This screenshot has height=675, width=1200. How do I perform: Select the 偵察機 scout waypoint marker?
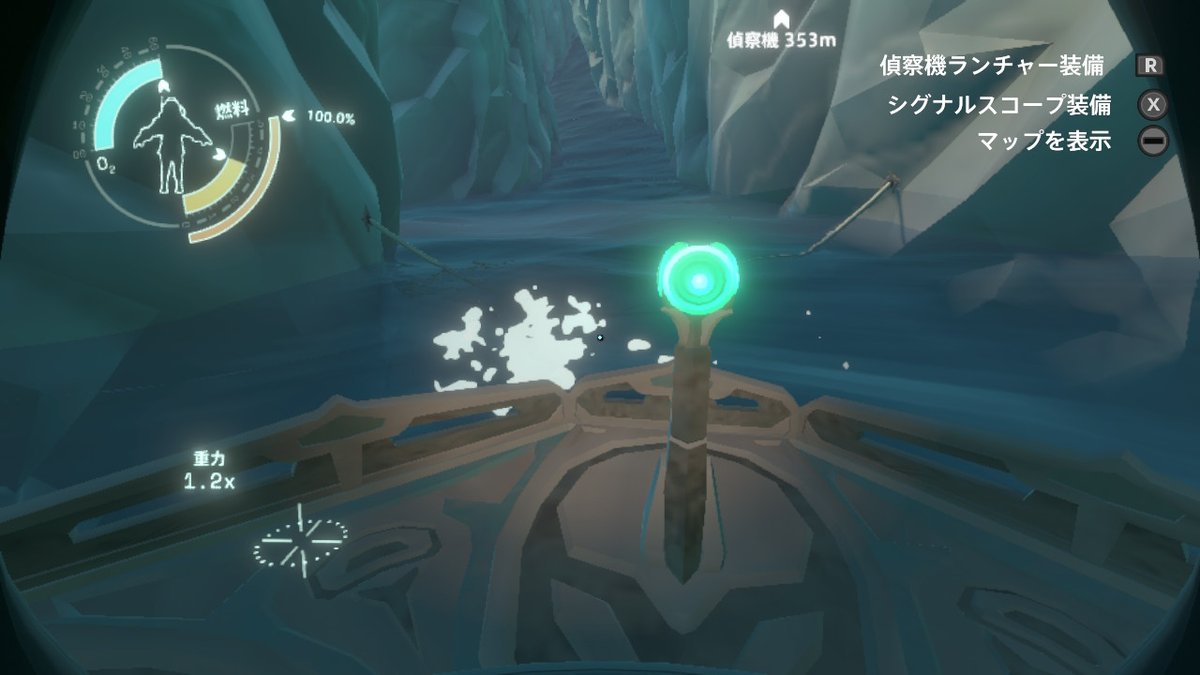point(781,18)
